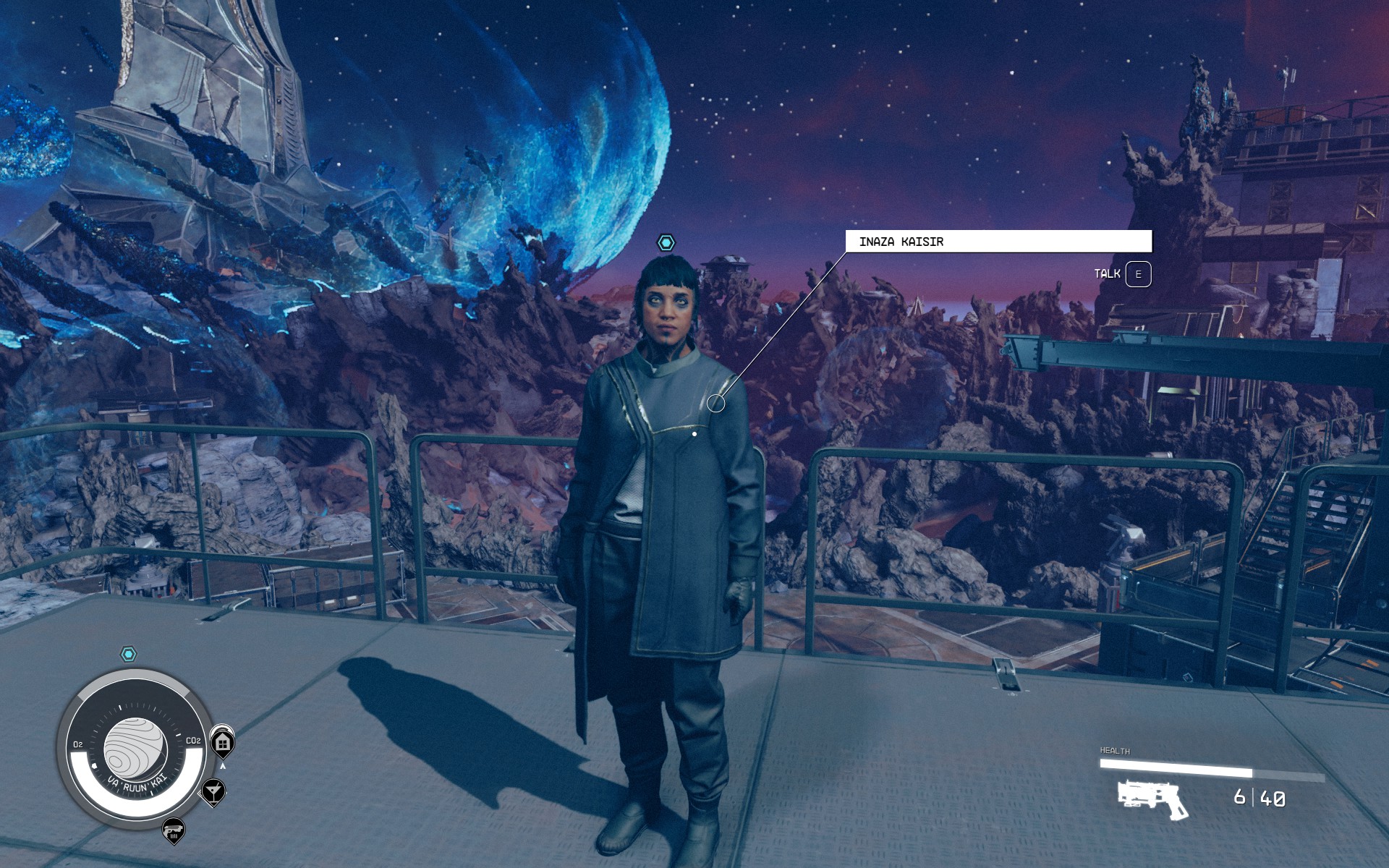Select the house marker on the compass
Viewport: 1389px width, 868px height.
[223, 743]
